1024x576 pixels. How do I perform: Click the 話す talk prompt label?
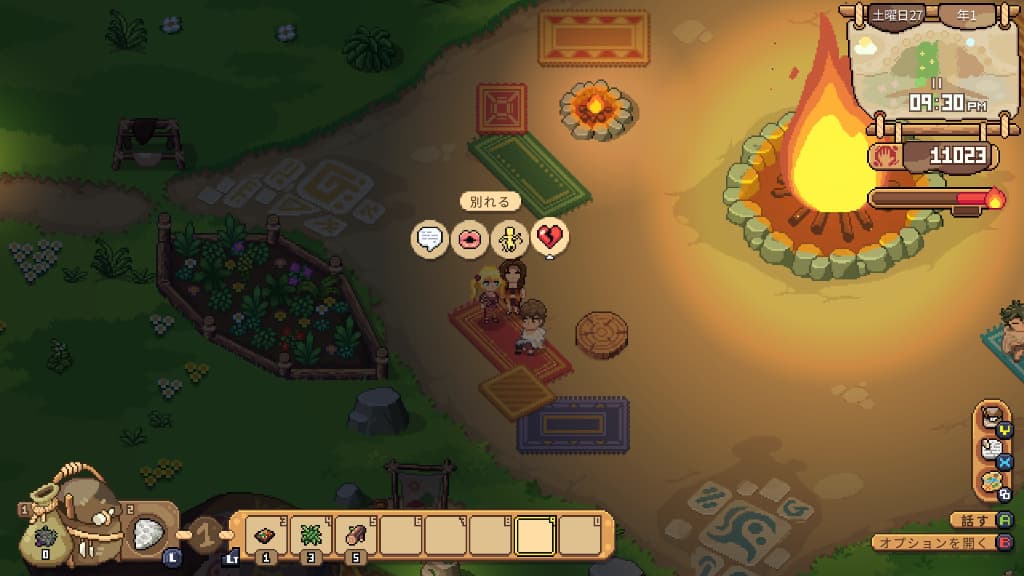[975, 521]
